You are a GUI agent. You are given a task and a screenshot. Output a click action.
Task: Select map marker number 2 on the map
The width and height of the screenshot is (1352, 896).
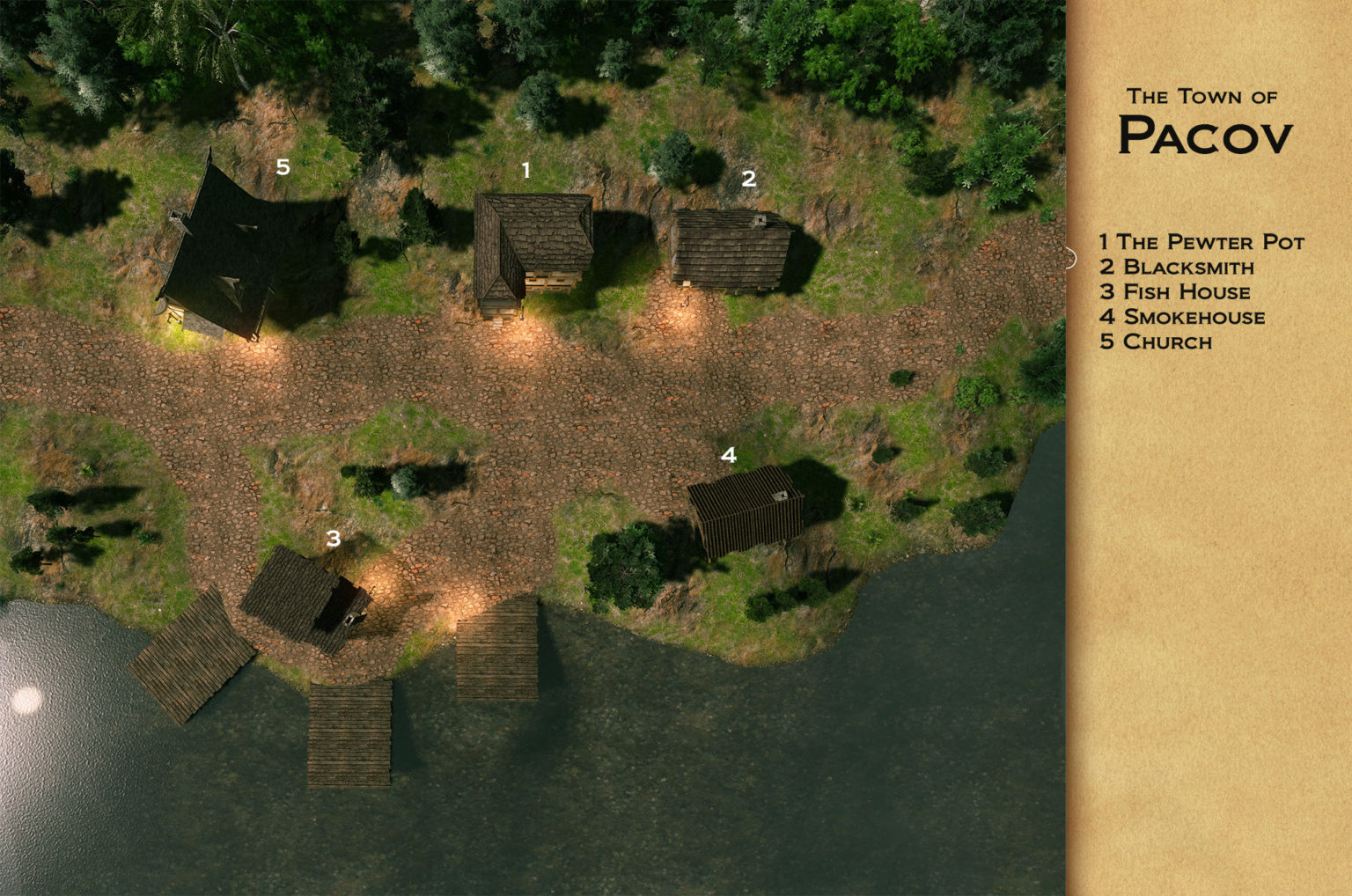748,179
